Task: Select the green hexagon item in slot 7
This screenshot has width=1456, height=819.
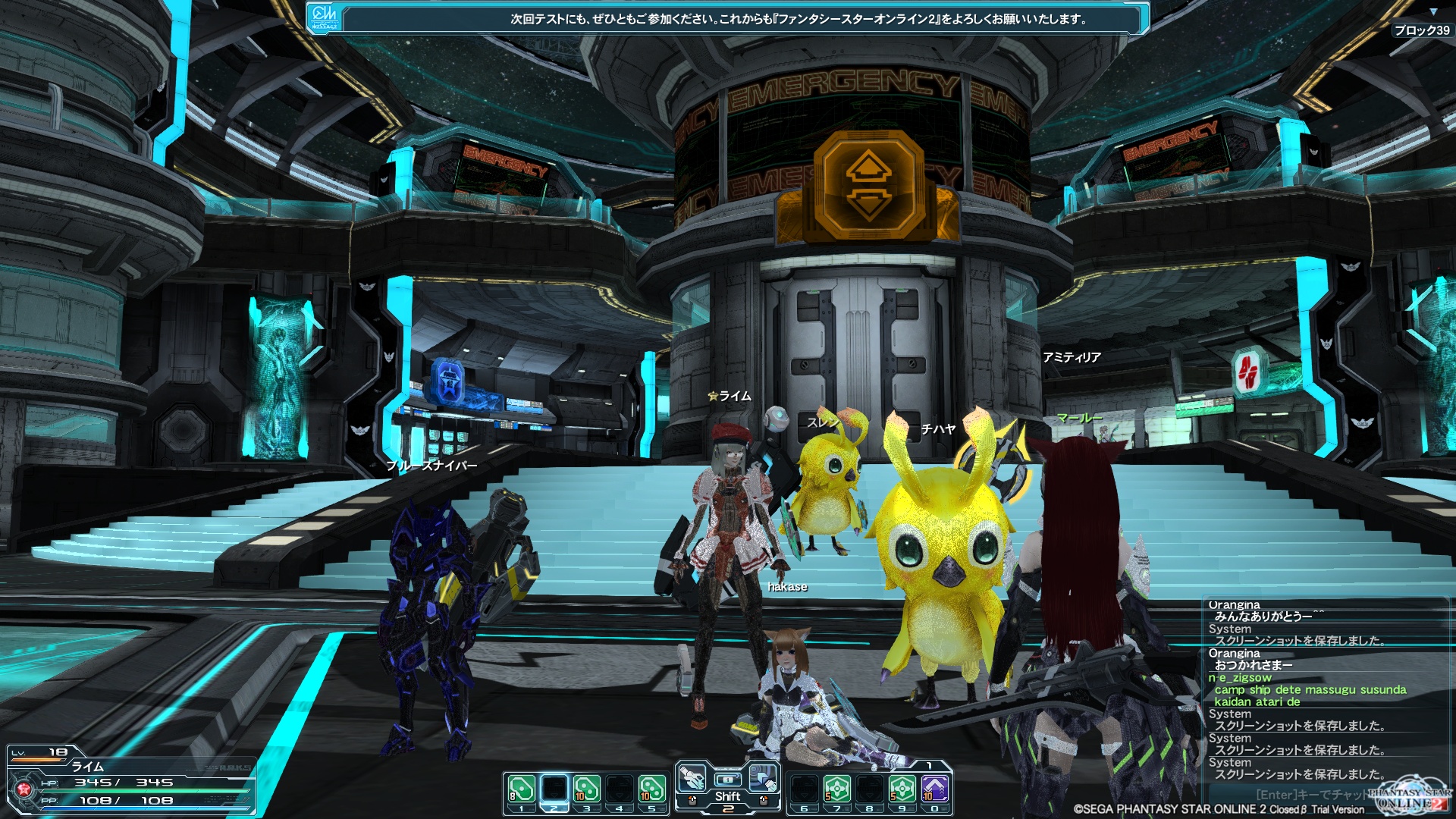Action: click(x=837, y=789)
